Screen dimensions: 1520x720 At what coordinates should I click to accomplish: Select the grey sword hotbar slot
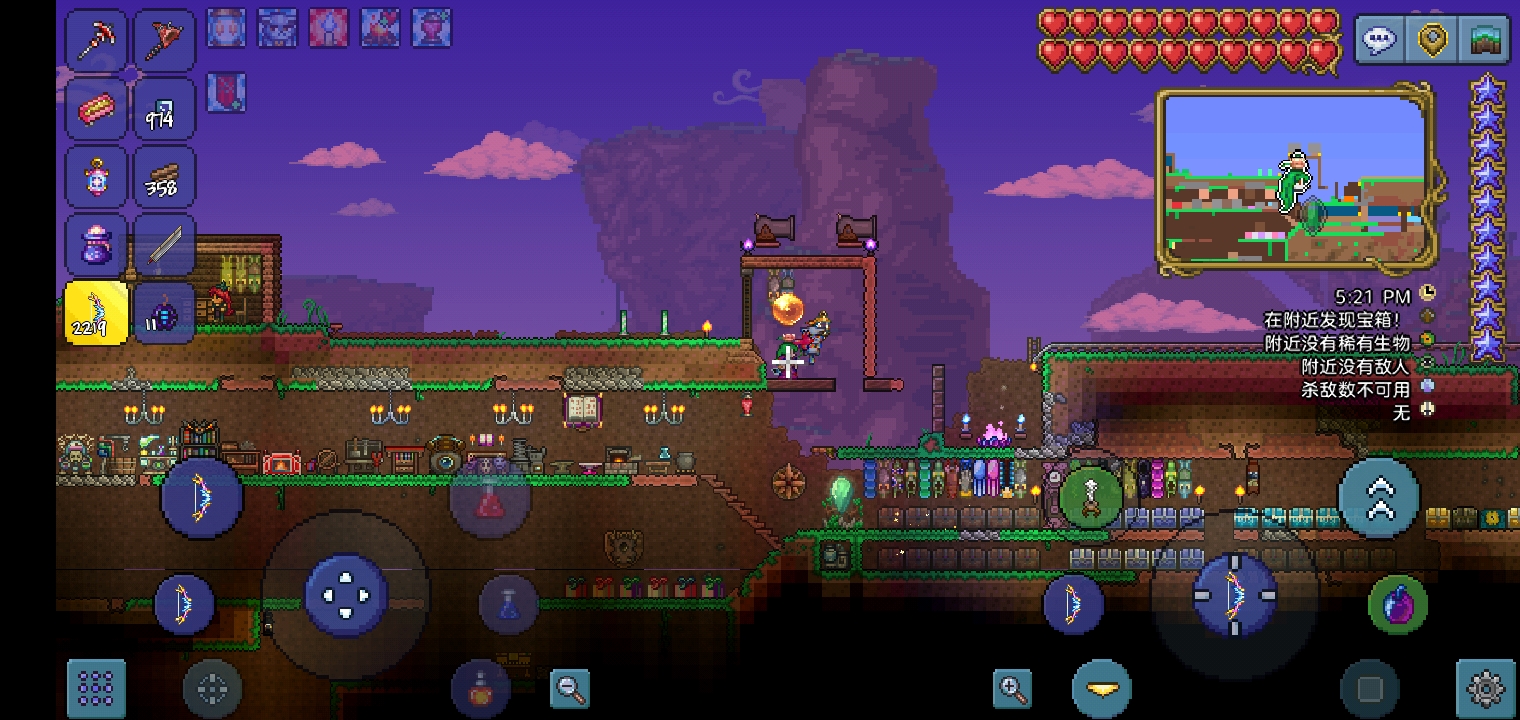pyautogui.click(x=163, y=245)
